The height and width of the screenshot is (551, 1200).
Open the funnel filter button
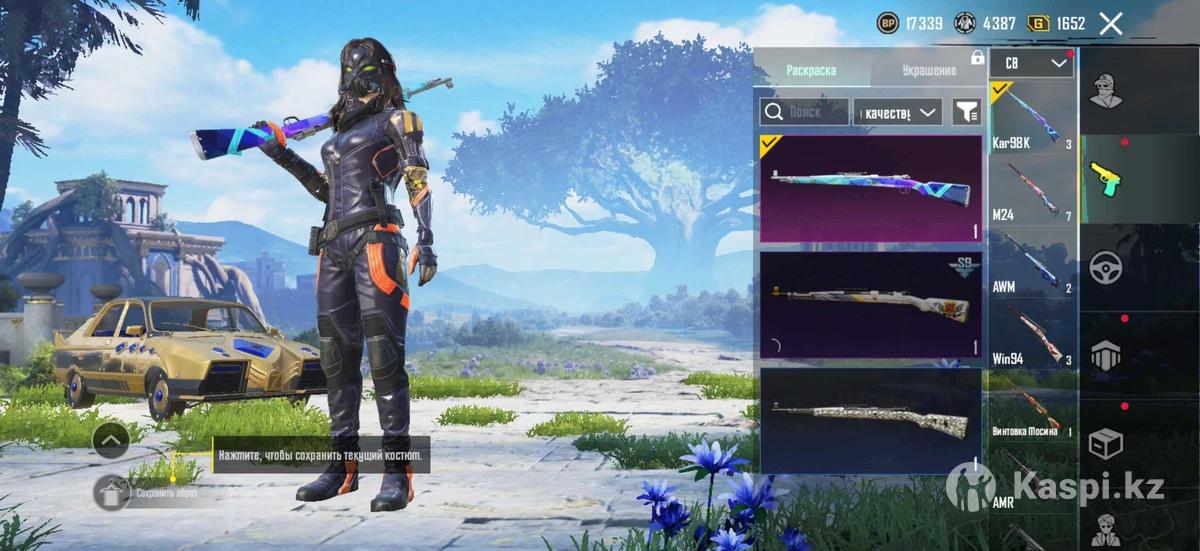pos(966,112)
